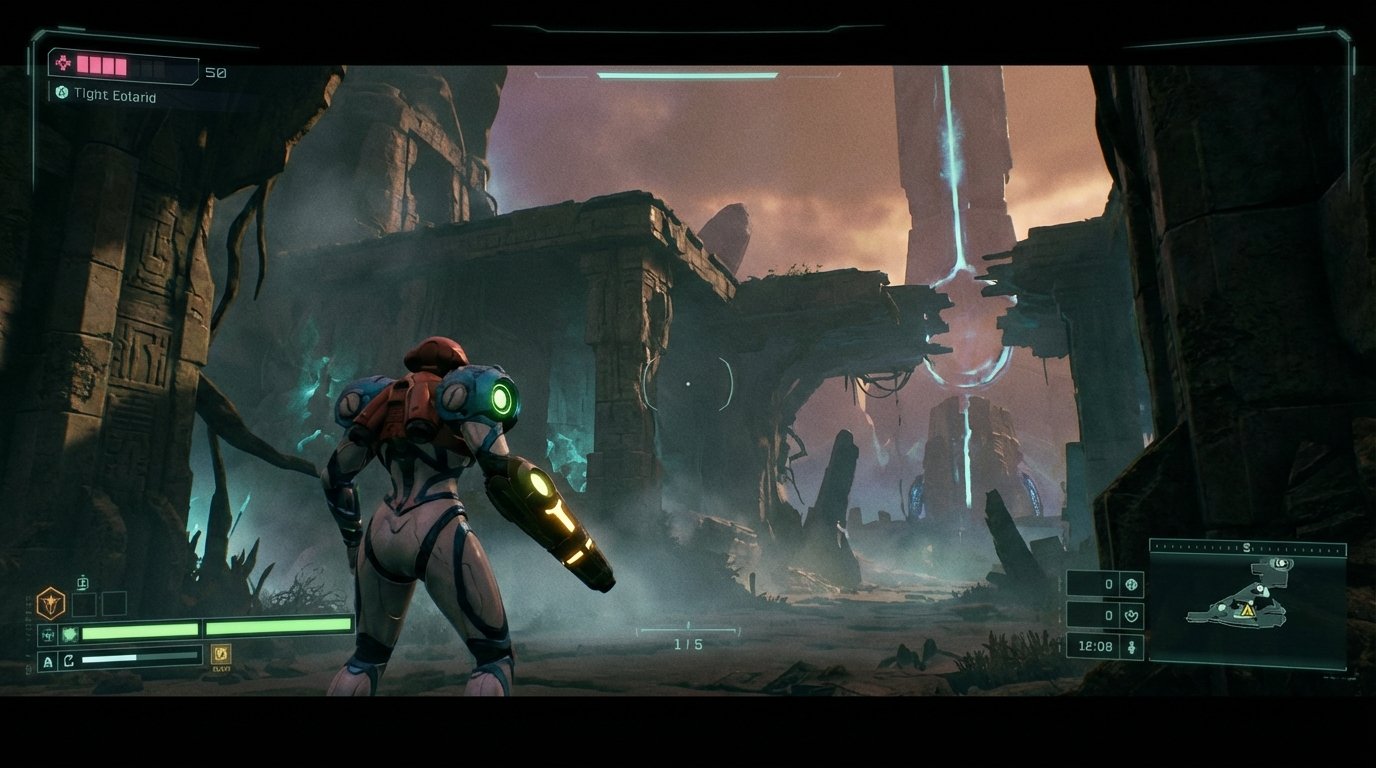1376x768 pixels.
Task: Toggle the A aim-lock indicator
Action: point(47,659)
